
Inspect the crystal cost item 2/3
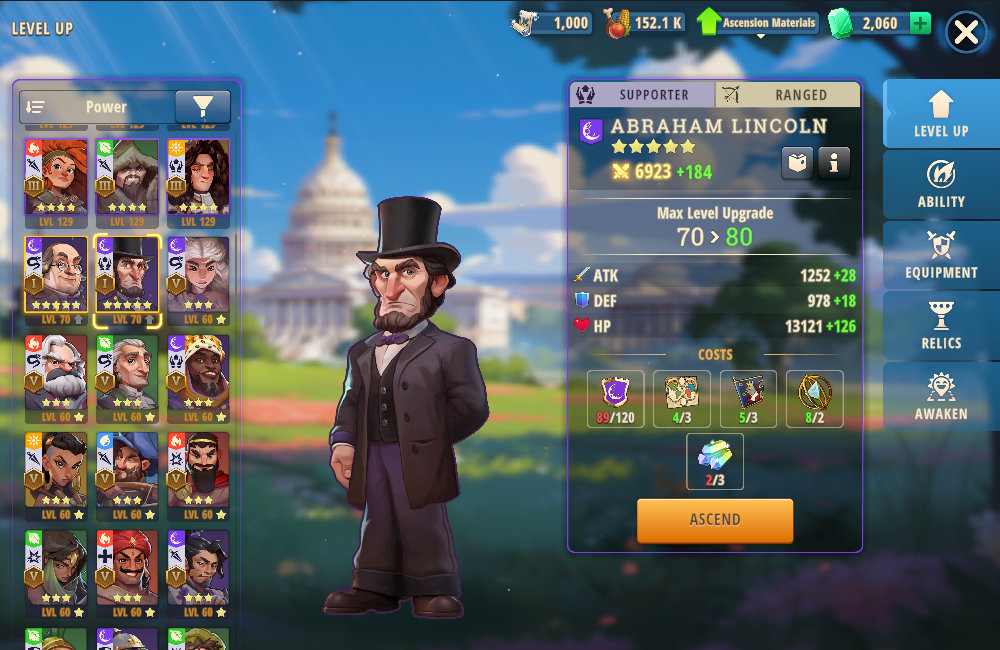click(714, 461)
